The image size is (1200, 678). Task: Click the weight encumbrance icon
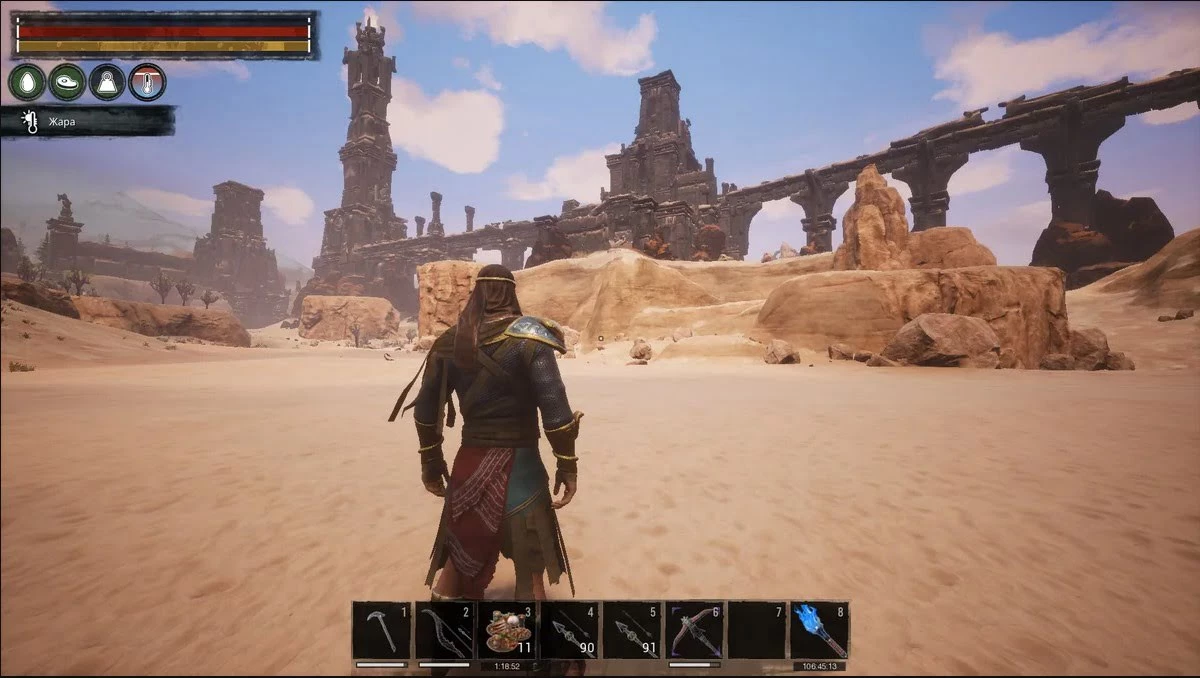coord(107,82)
